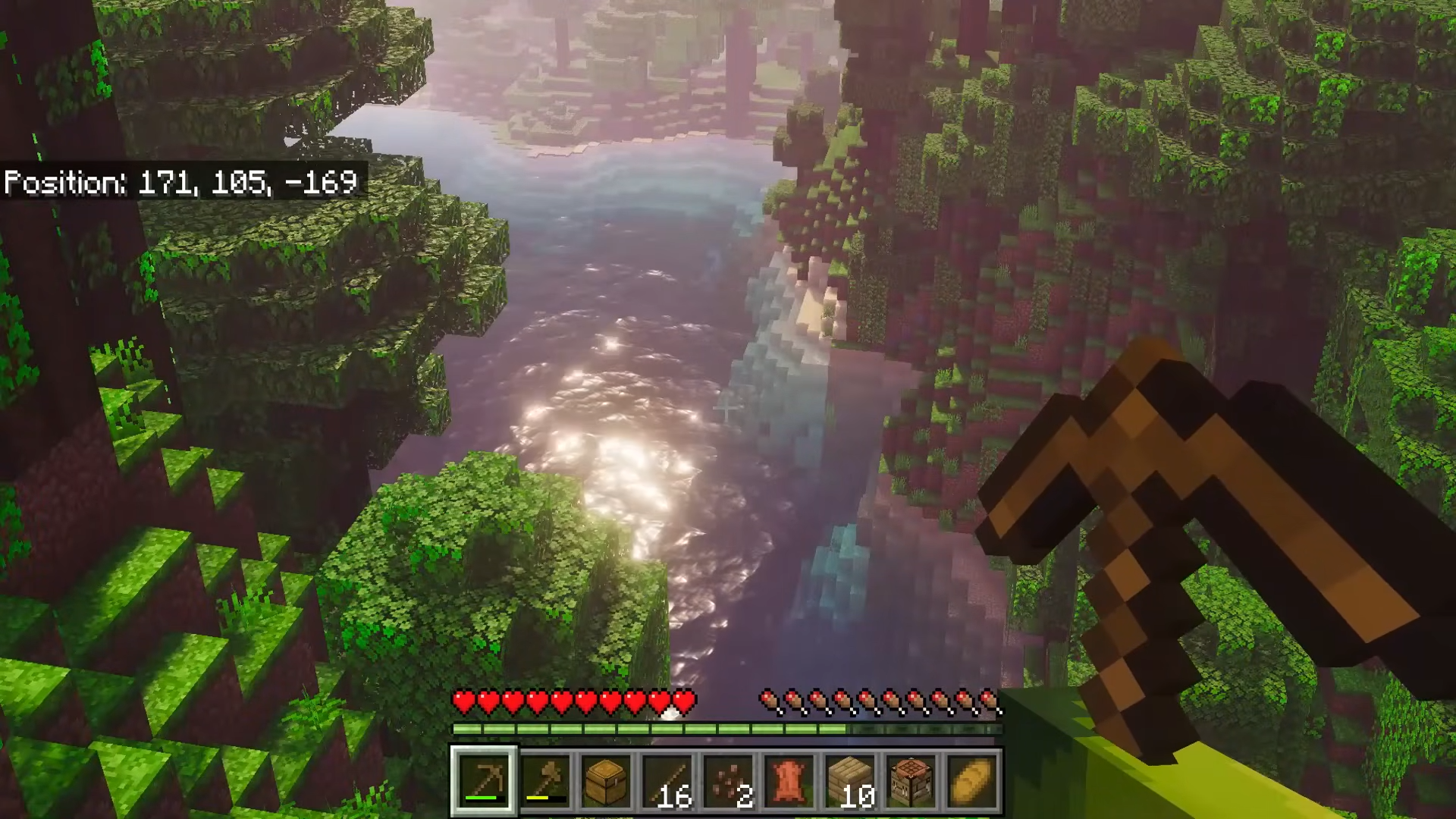Select the leather hide hotbar slot

click(x=789, y=780)
